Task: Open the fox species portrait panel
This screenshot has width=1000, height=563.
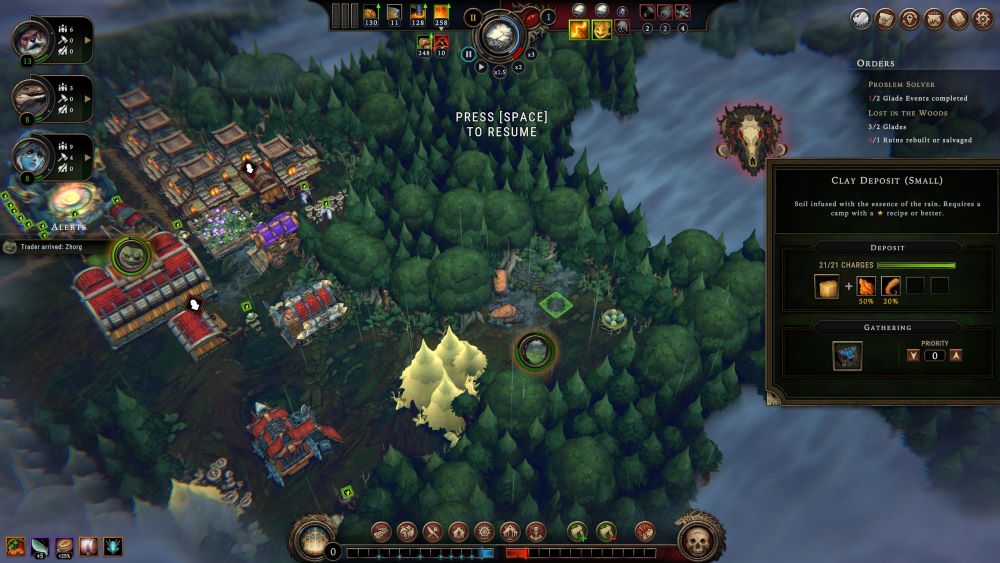Action: [x=30, y=39]
